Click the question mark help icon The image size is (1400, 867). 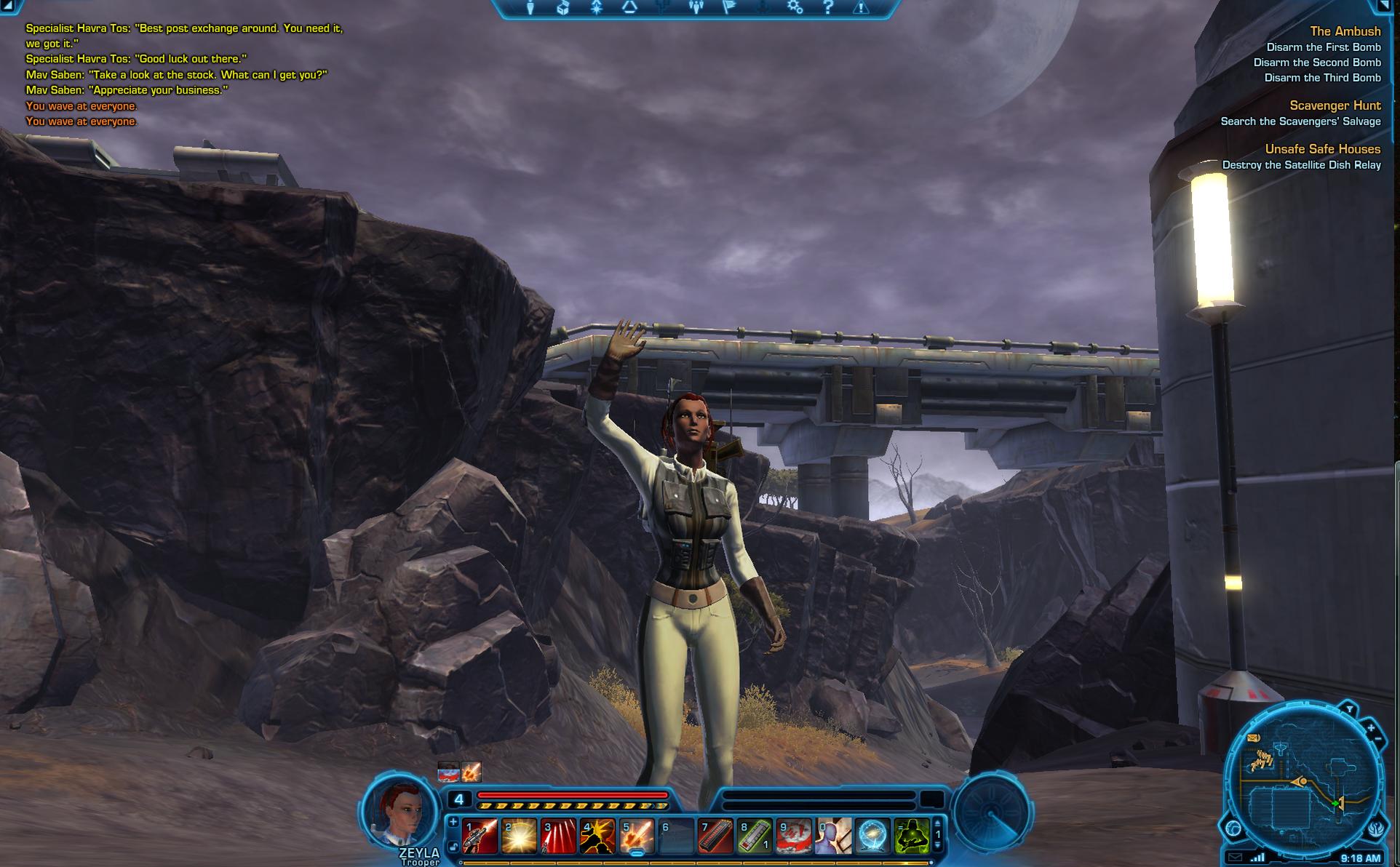pos(828,8)
